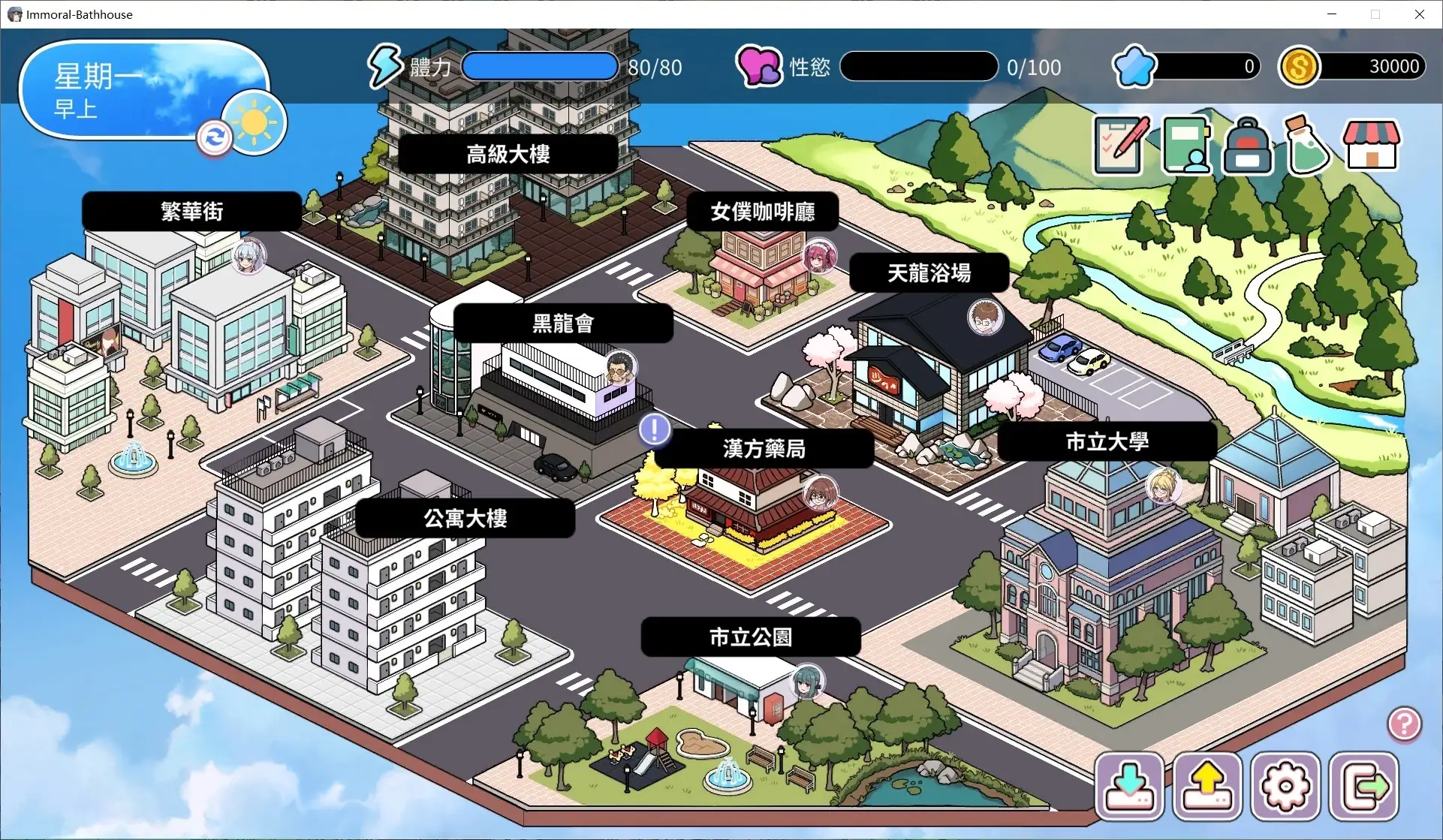Open the help question mark bubble
The height and width of the screenshot is (840, 1443).
[x=1403, y=724]
